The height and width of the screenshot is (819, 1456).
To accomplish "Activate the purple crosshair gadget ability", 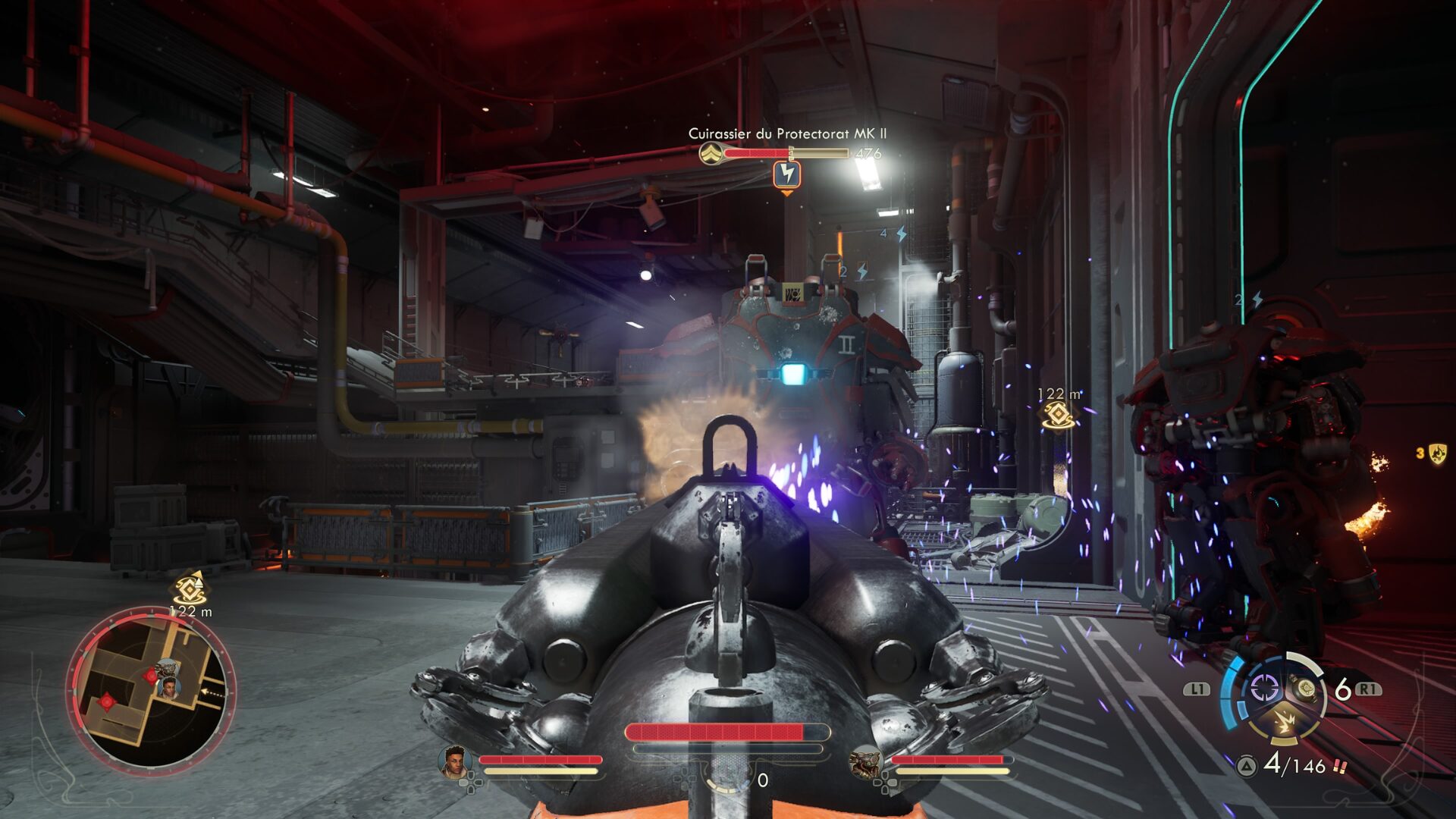I will click(x=1263, y=689).
